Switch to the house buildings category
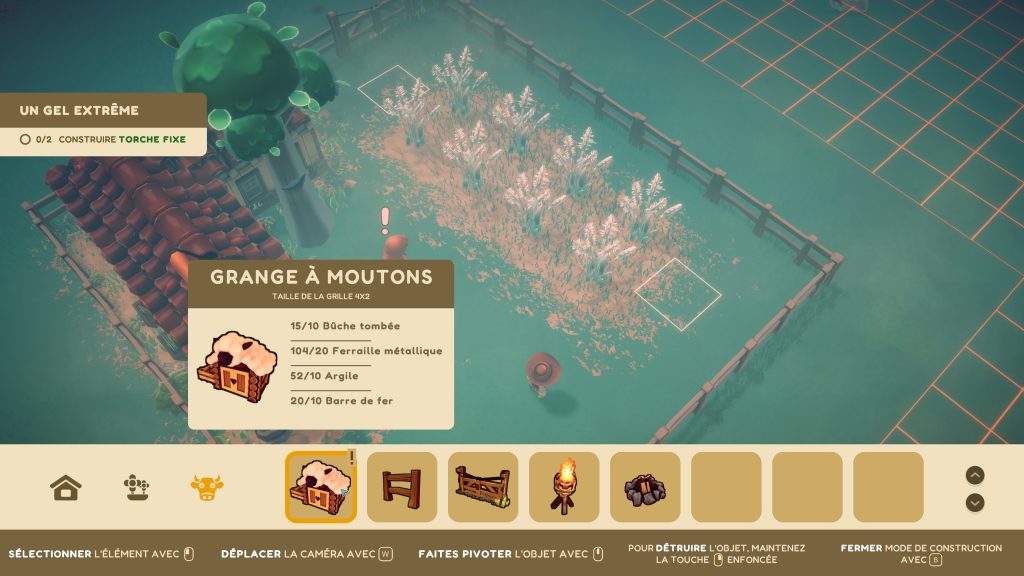1024x576 pixels. click(66, 488)
